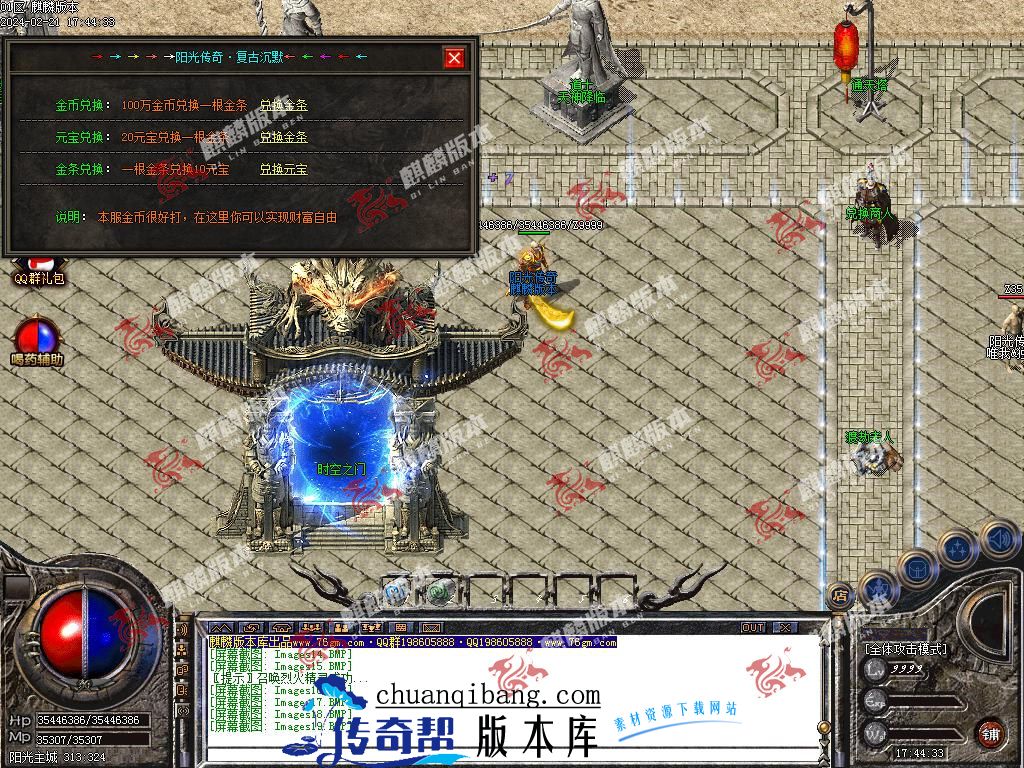Open the bag with the backpack button
Screen dimensions: 1024x768
[917, 568]
